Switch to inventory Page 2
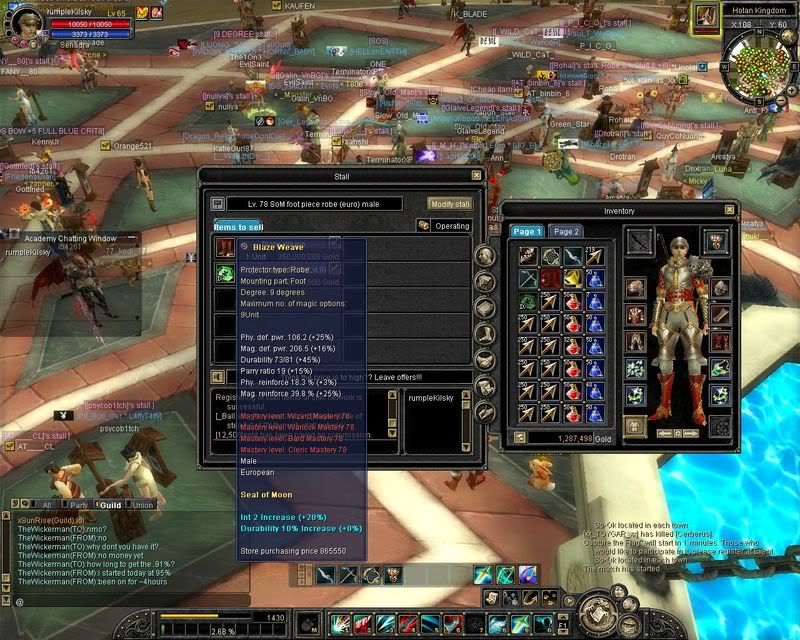The width and height of the screenshot is (800, 640). coord(566,231)
